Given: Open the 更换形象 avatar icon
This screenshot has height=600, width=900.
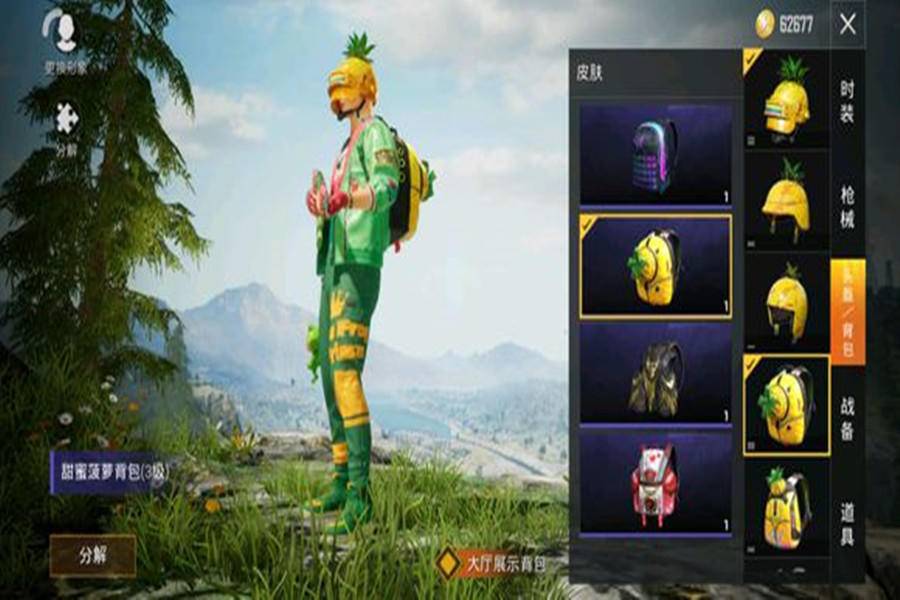Looking at the screenshot, I should [65, 32].
